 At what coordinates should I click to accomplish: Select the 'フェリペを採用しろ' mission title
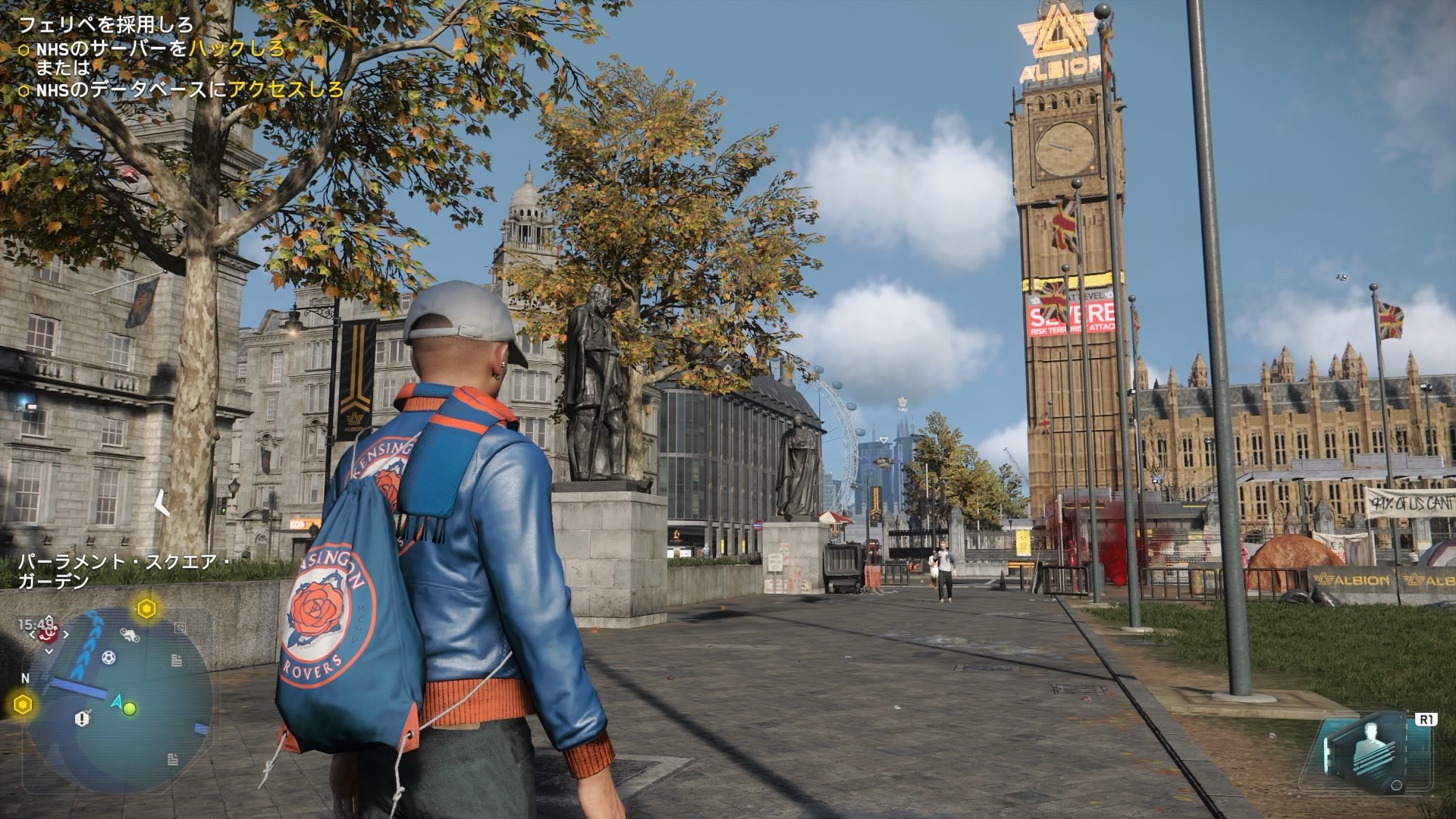pyautogui.click(x=106, y=25)
